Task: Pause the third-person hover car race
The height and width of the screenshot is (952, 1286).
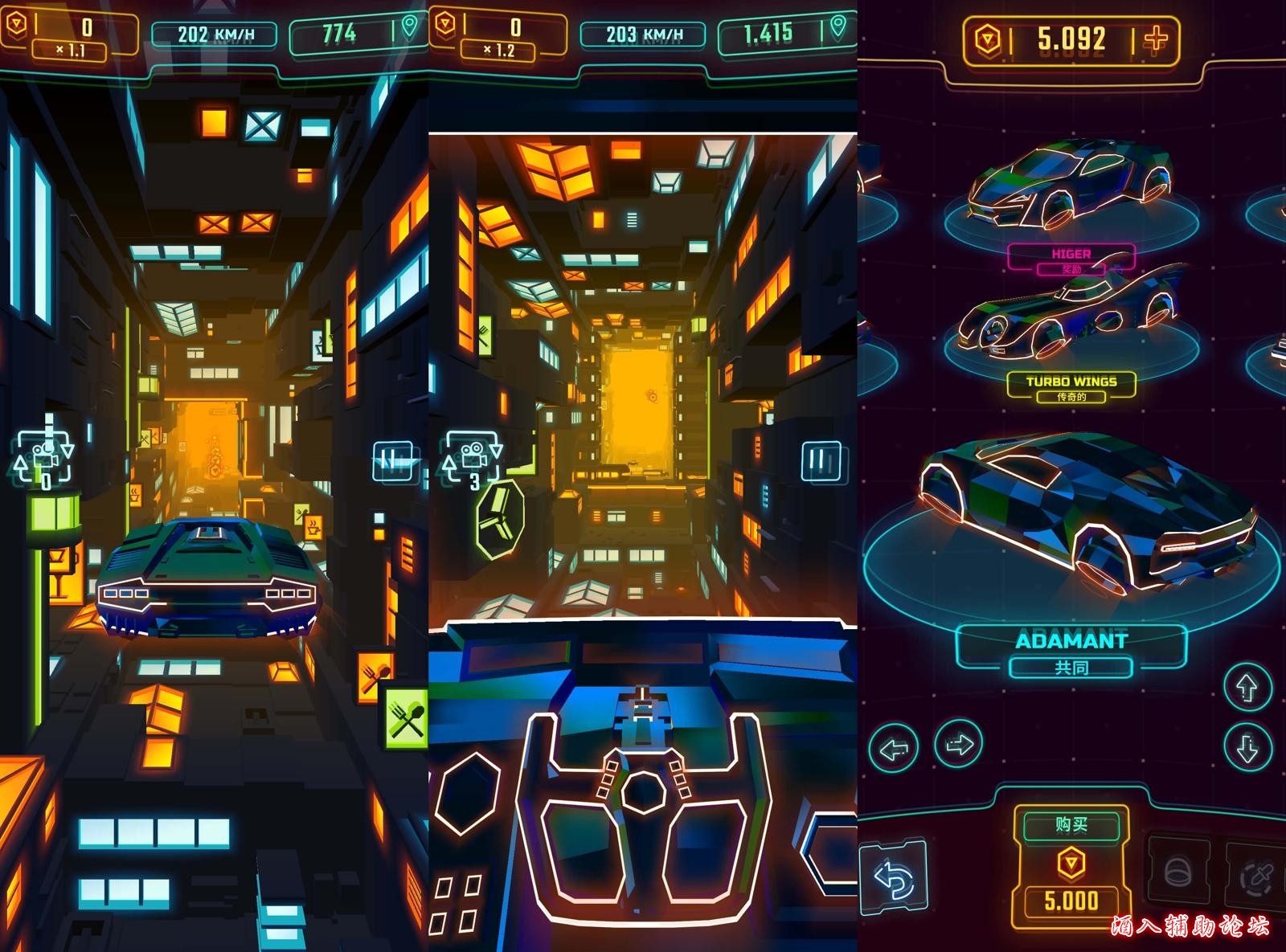Action: click(393, 462)
